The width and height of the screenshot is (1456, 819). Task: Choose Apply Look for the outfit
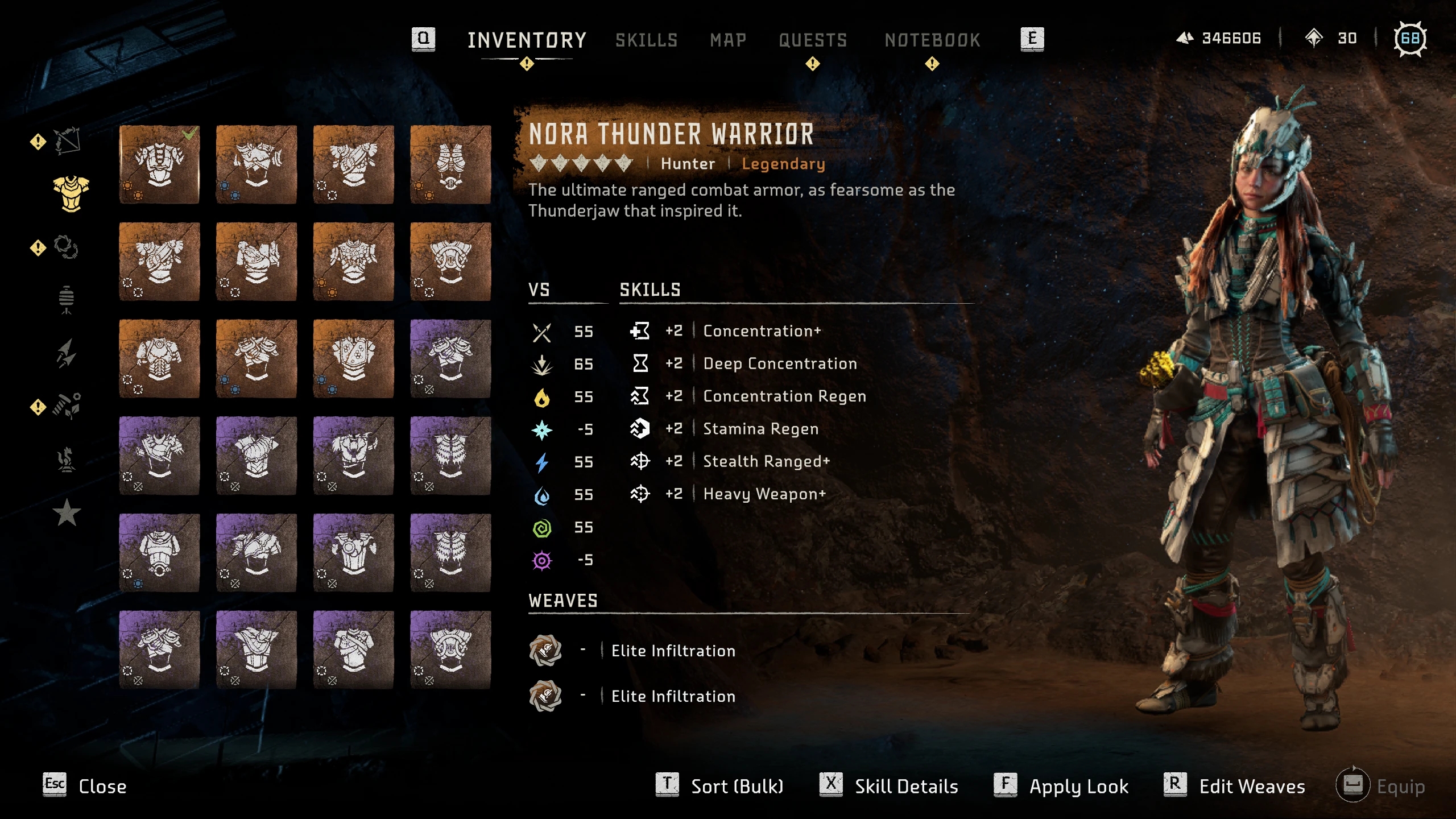pyautogui.click(x=1062, y=786)
